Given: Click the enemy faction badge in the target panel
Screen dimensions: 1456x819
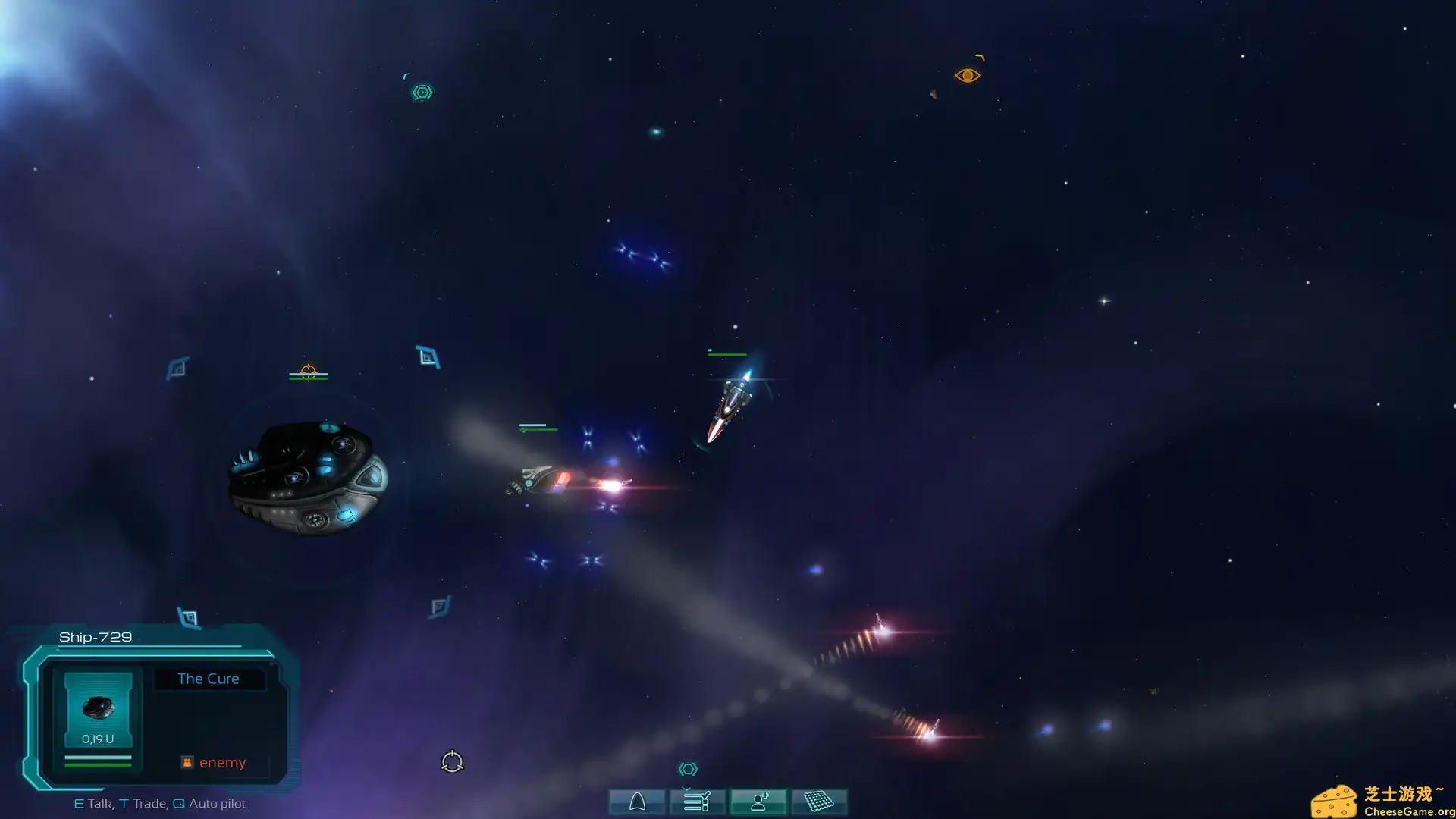Looking at the screenshot, I should click(187, 761).
